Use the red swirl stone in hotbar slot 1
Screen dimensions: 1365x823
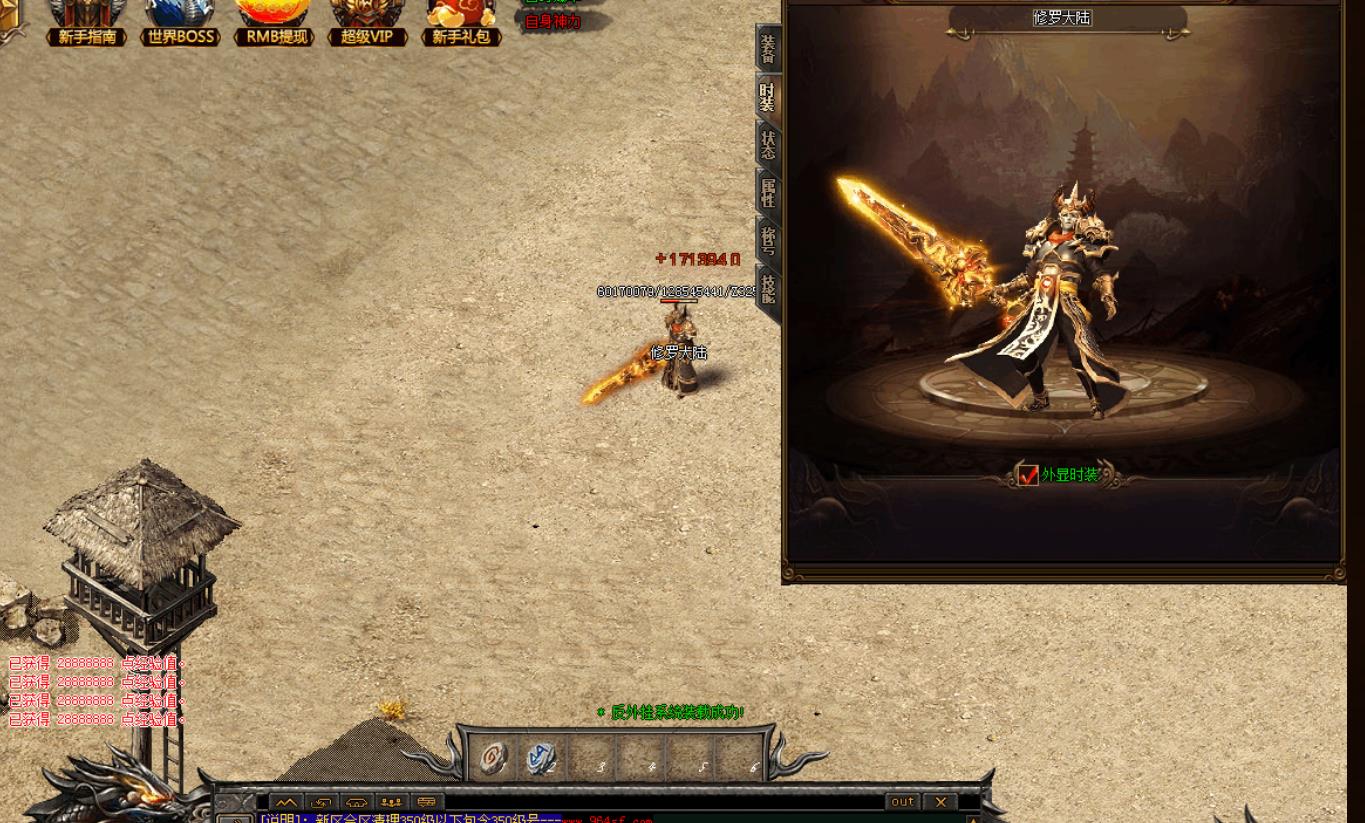(x=492, y=757)
